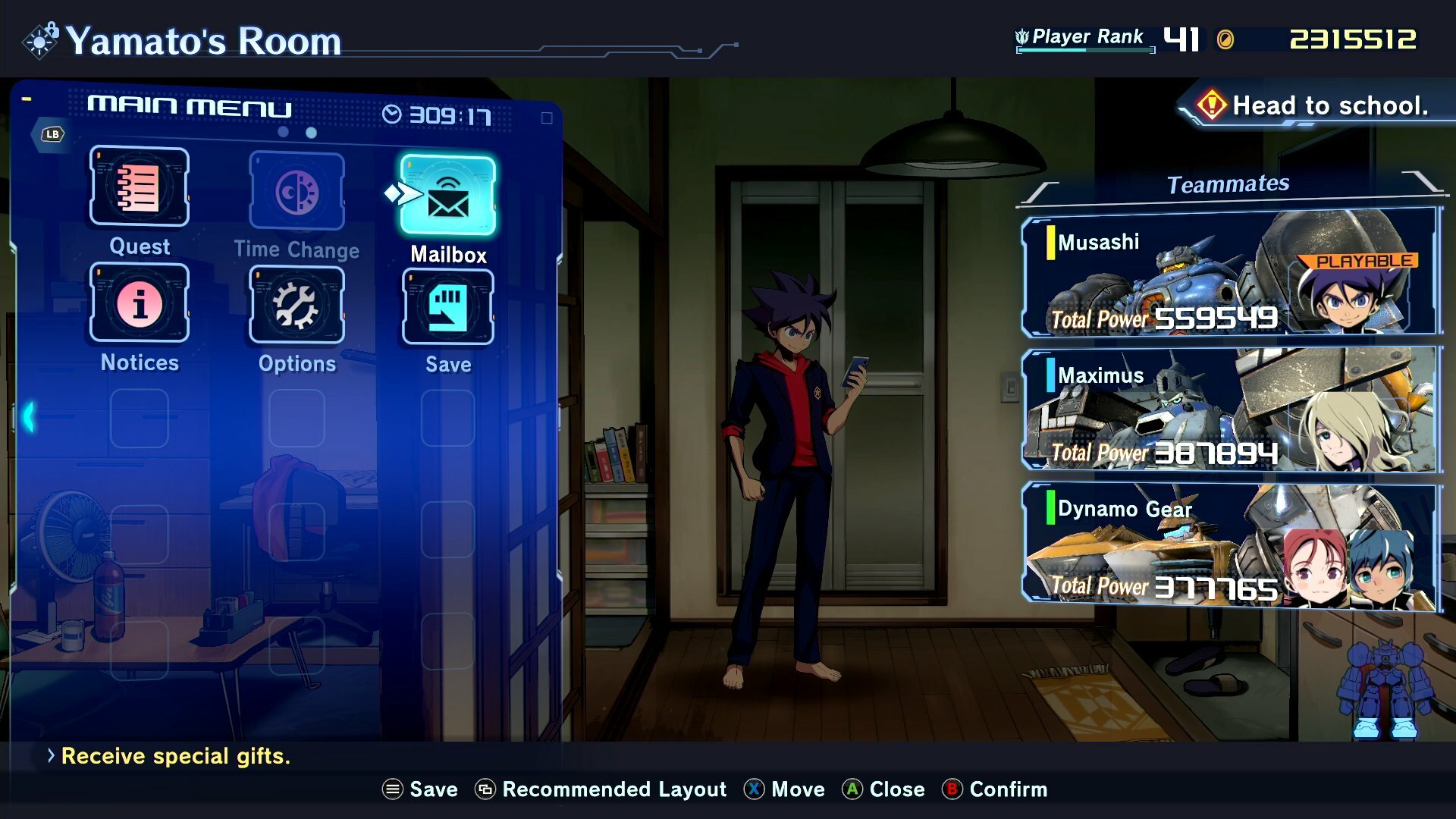Select the second menu page dot

(x=310, y=133)
